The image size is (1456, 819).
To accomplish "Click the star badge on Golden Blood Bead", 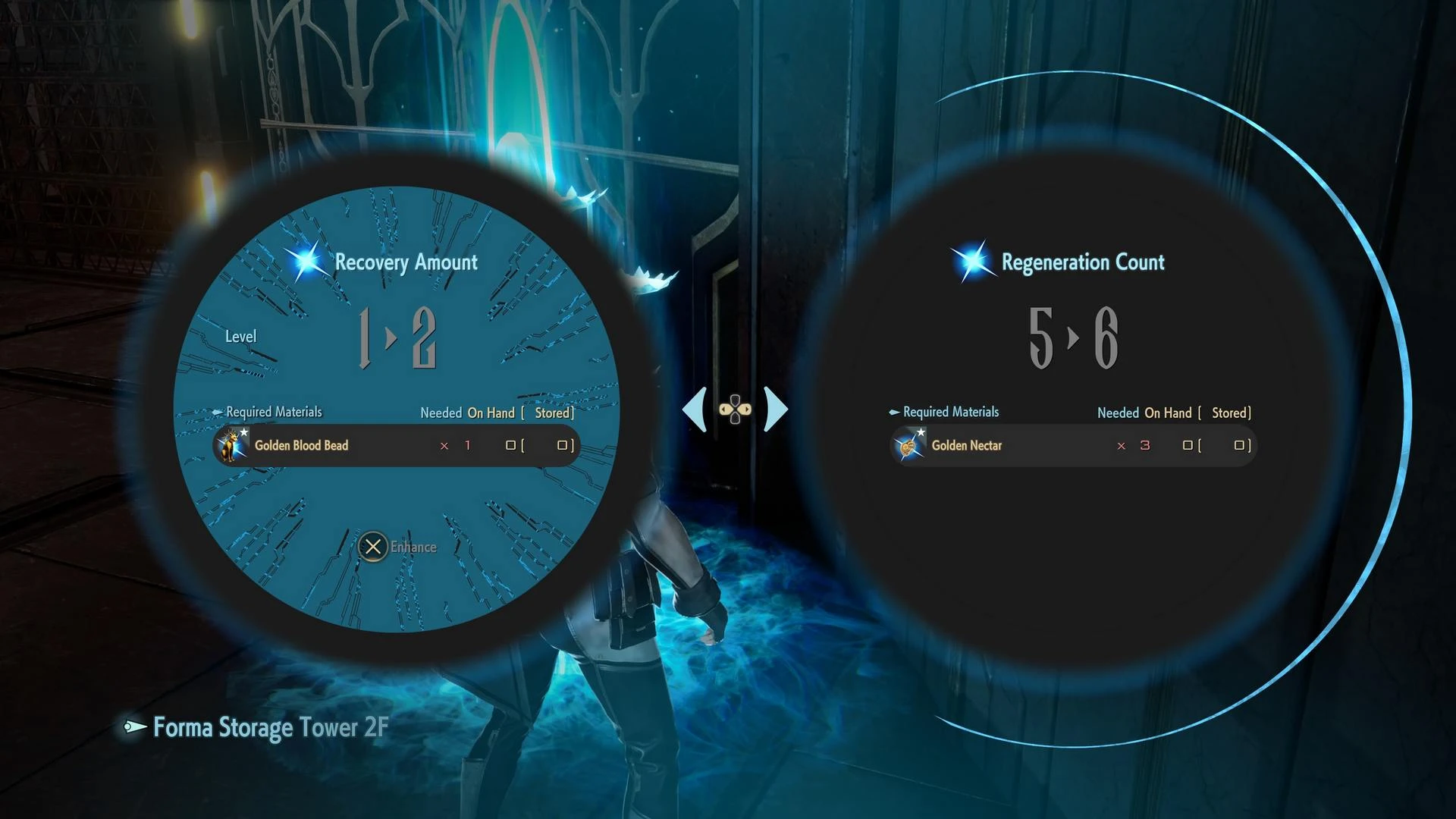I will click(244, 431).
